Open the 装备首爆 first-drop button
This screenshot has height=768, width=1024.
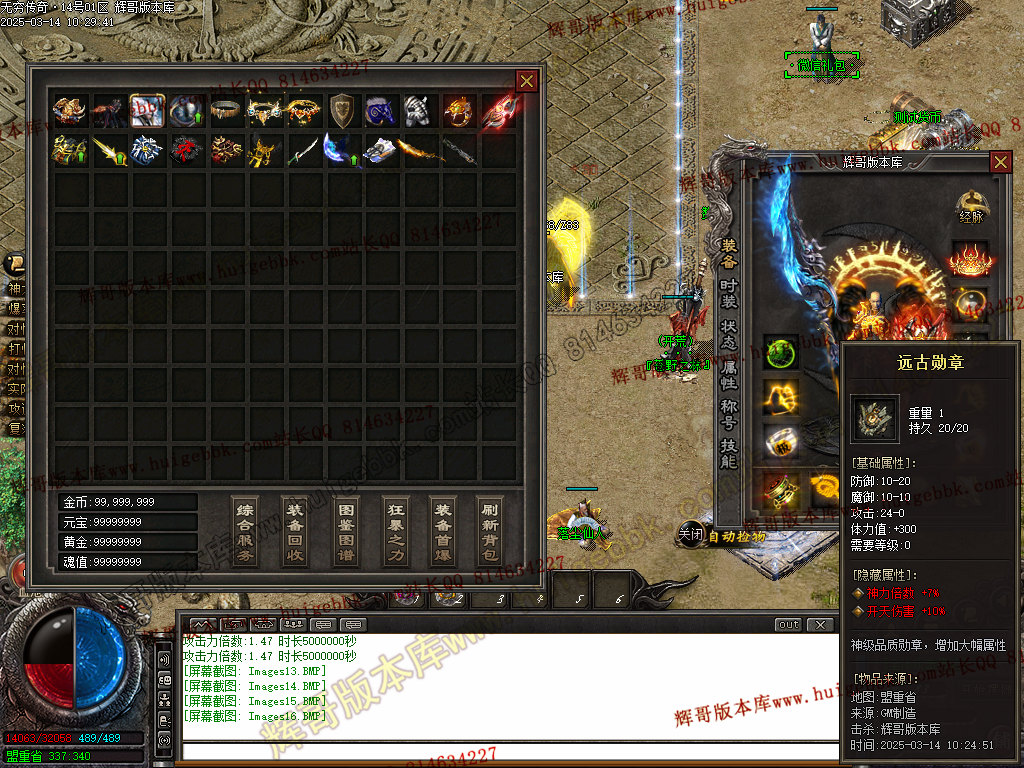(x=443, y=531)
